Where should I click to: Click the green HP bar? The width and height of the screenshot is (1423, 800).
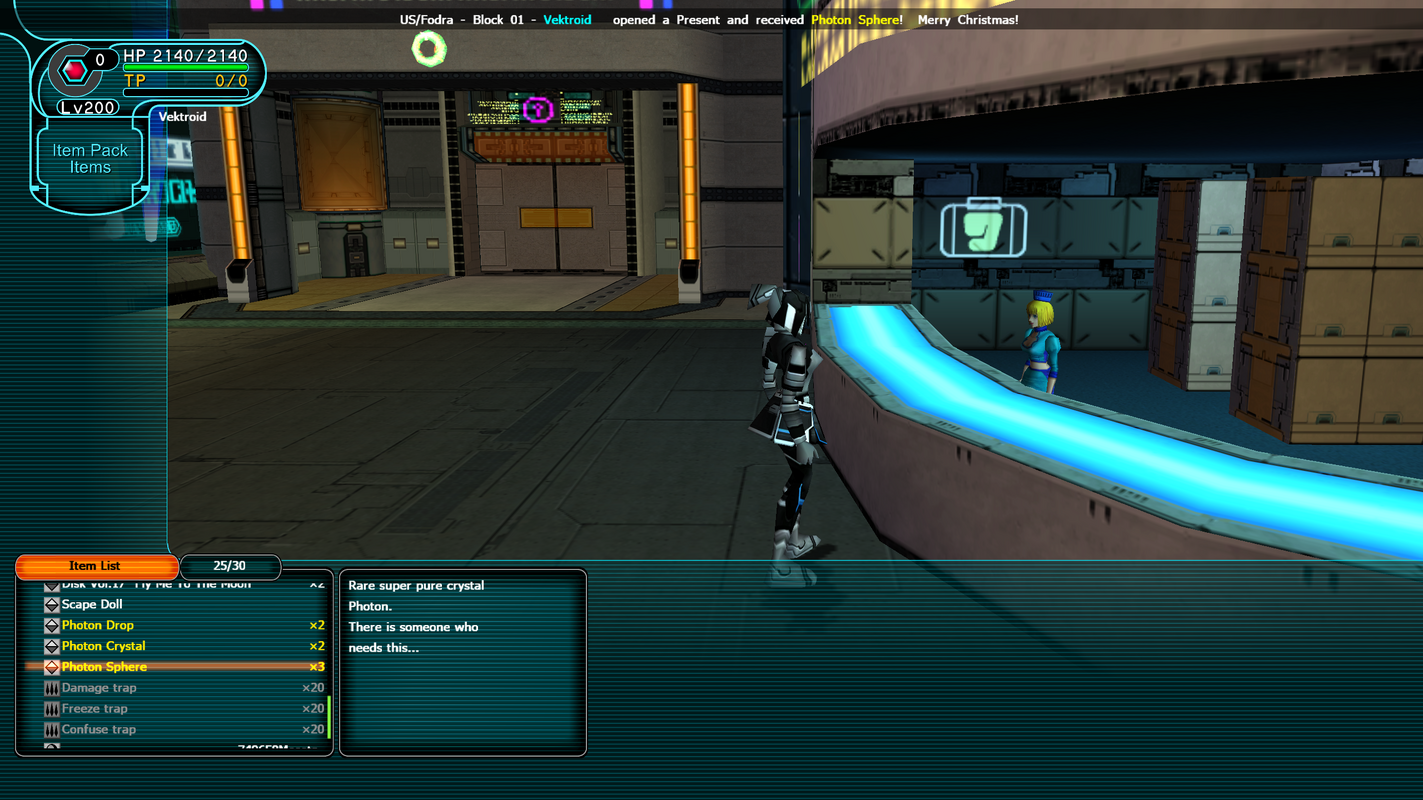187,68
